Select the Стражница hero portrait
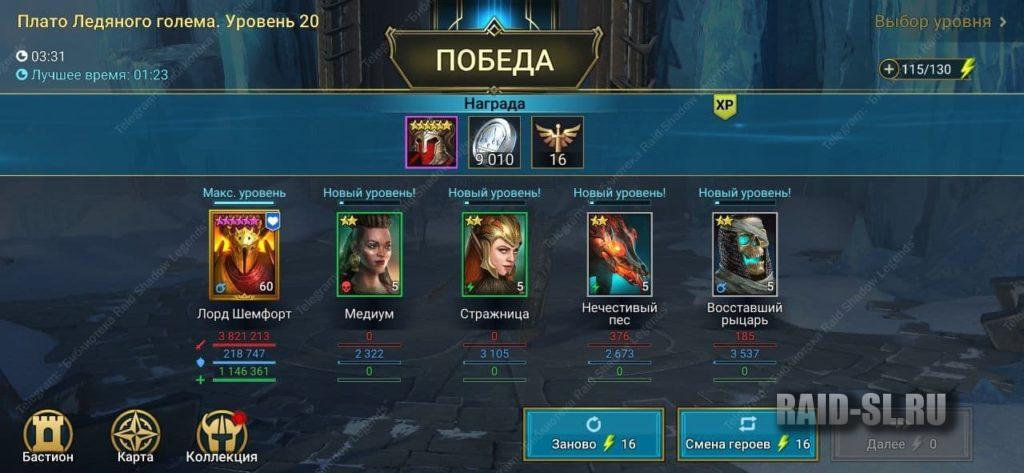Image resolution: width=1024 pixels, height=473 pixels. coord(494,254)
